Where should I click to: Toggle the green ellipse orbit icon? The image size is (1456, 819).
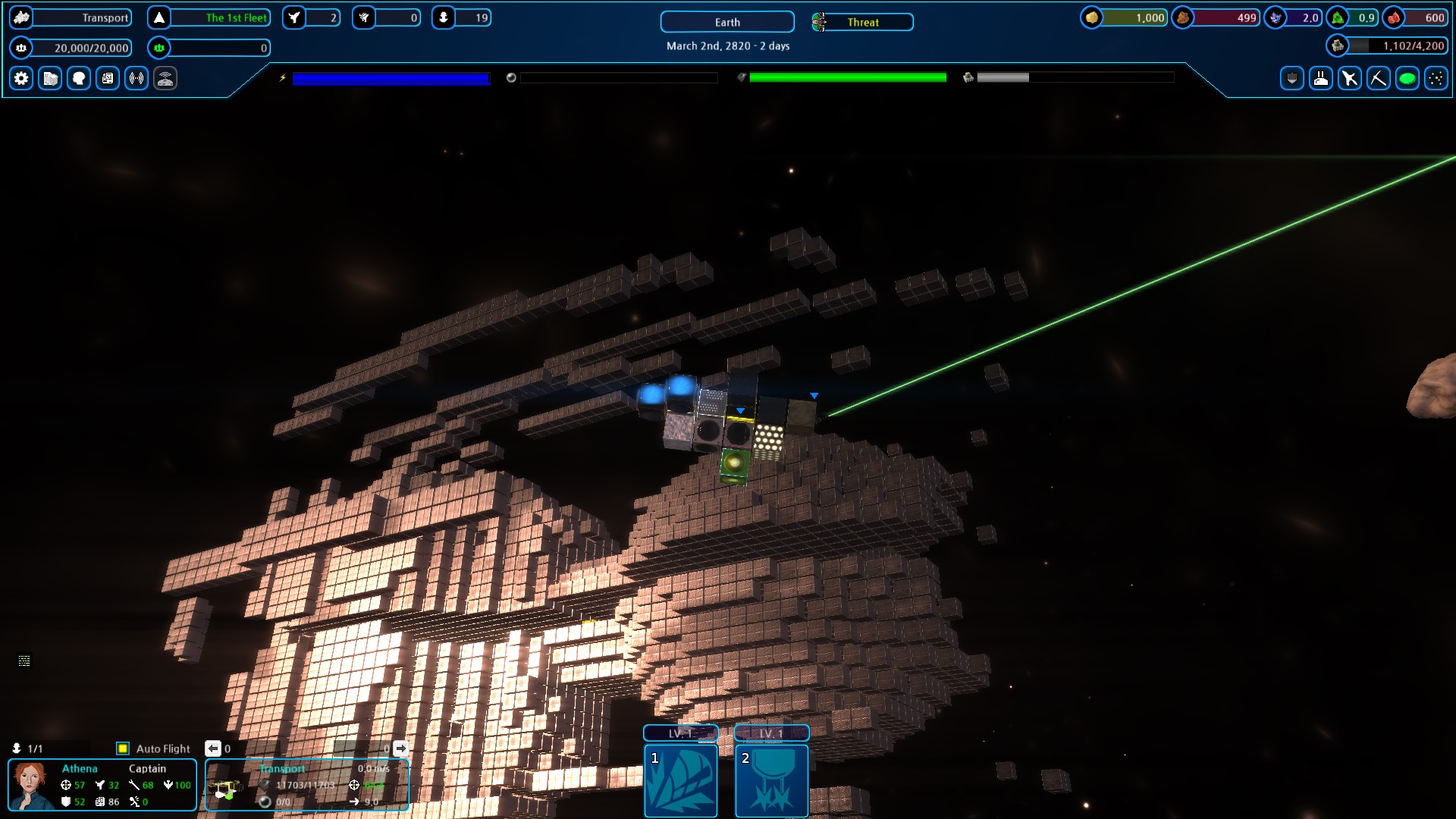point(1407,78)
